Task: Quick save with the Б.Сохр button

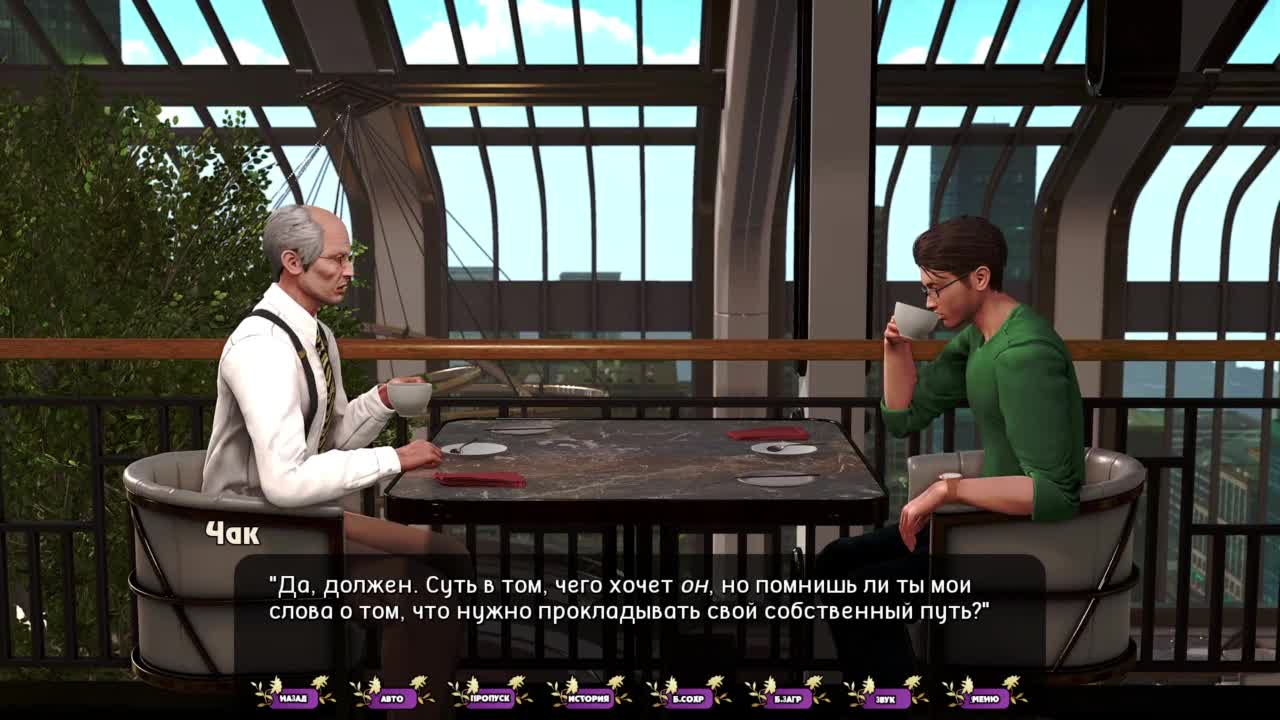Action: [688, 698]
